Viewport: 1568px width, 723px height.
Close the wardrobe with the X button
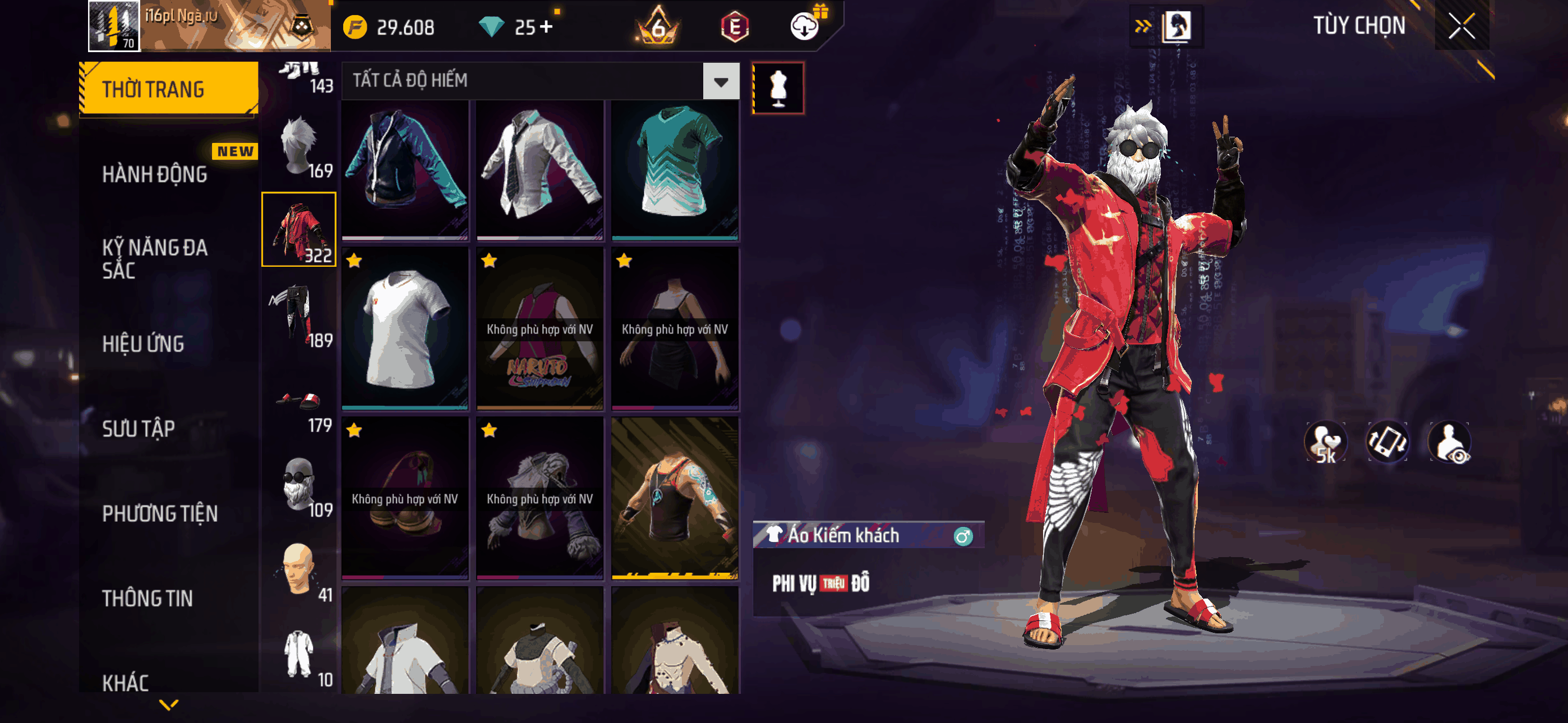pos(1461,26)
